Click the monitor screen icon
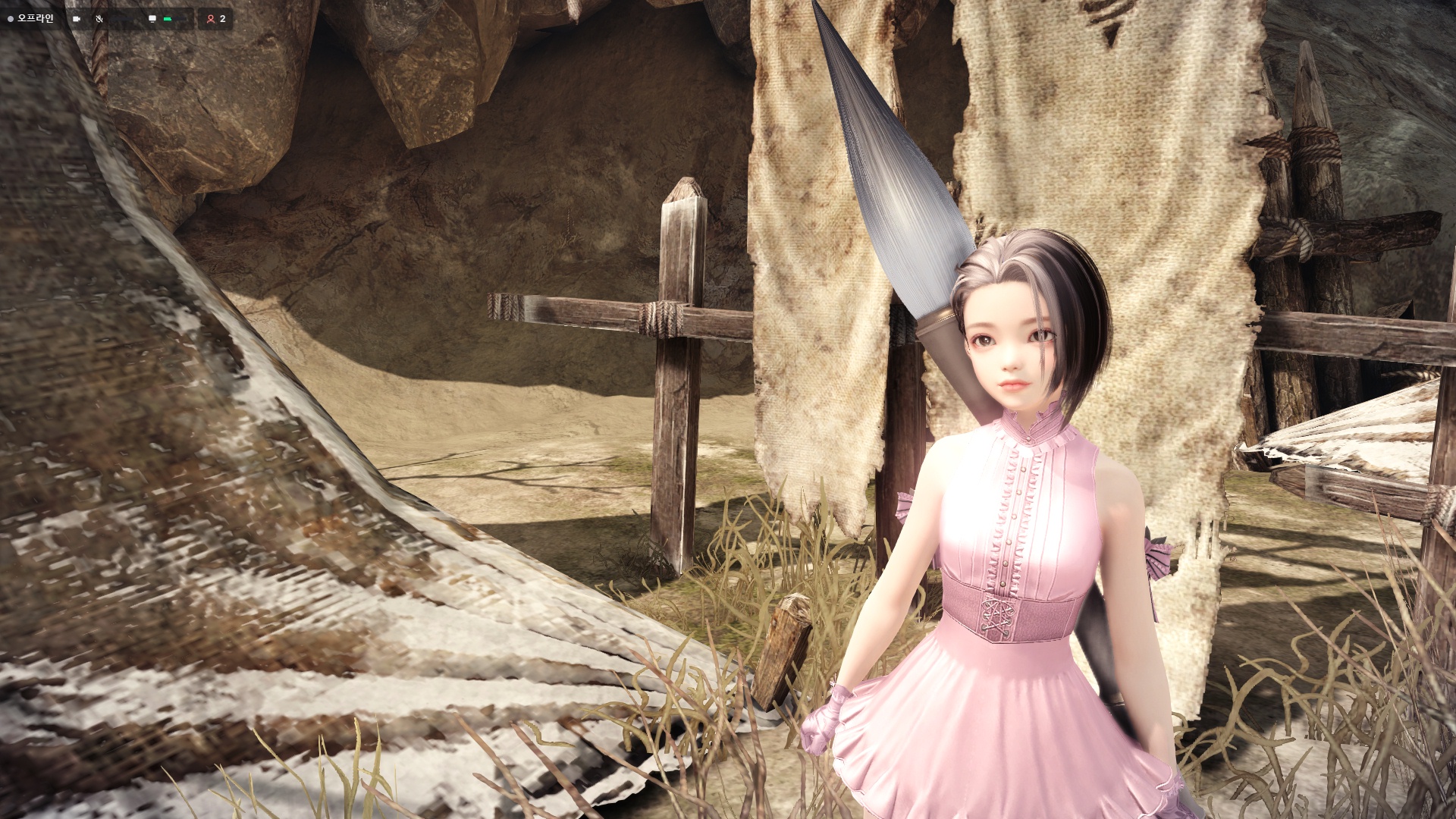Viewport: 1456px width, 819px height. [x=152, y=19]
